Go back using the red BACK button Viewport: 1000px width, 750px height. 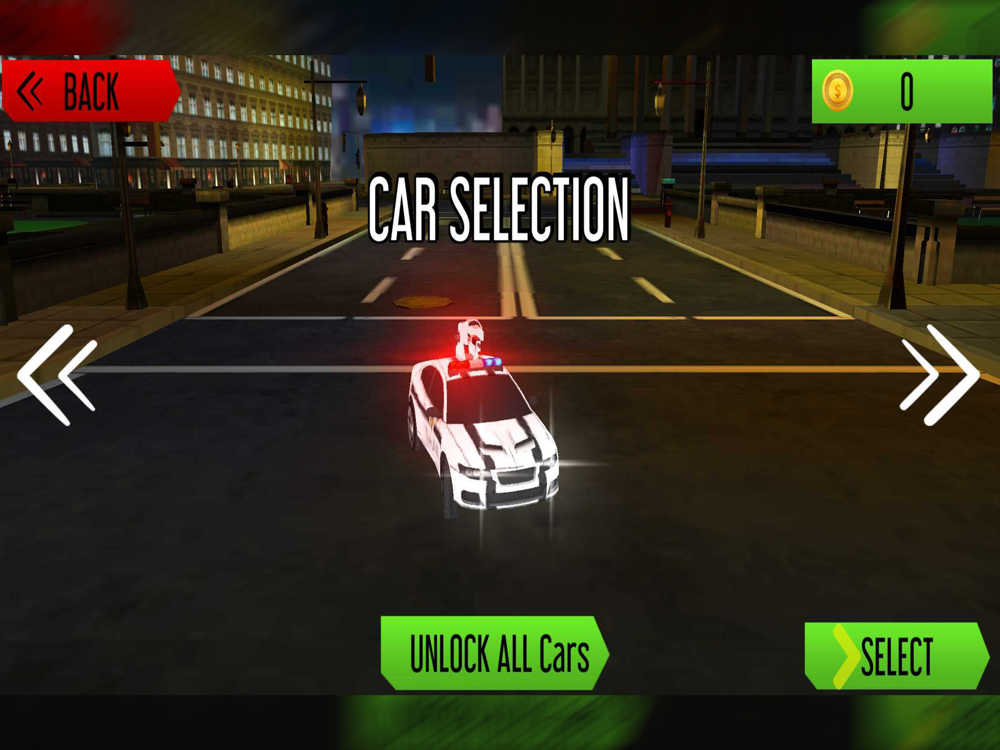(x=88, y=93)
